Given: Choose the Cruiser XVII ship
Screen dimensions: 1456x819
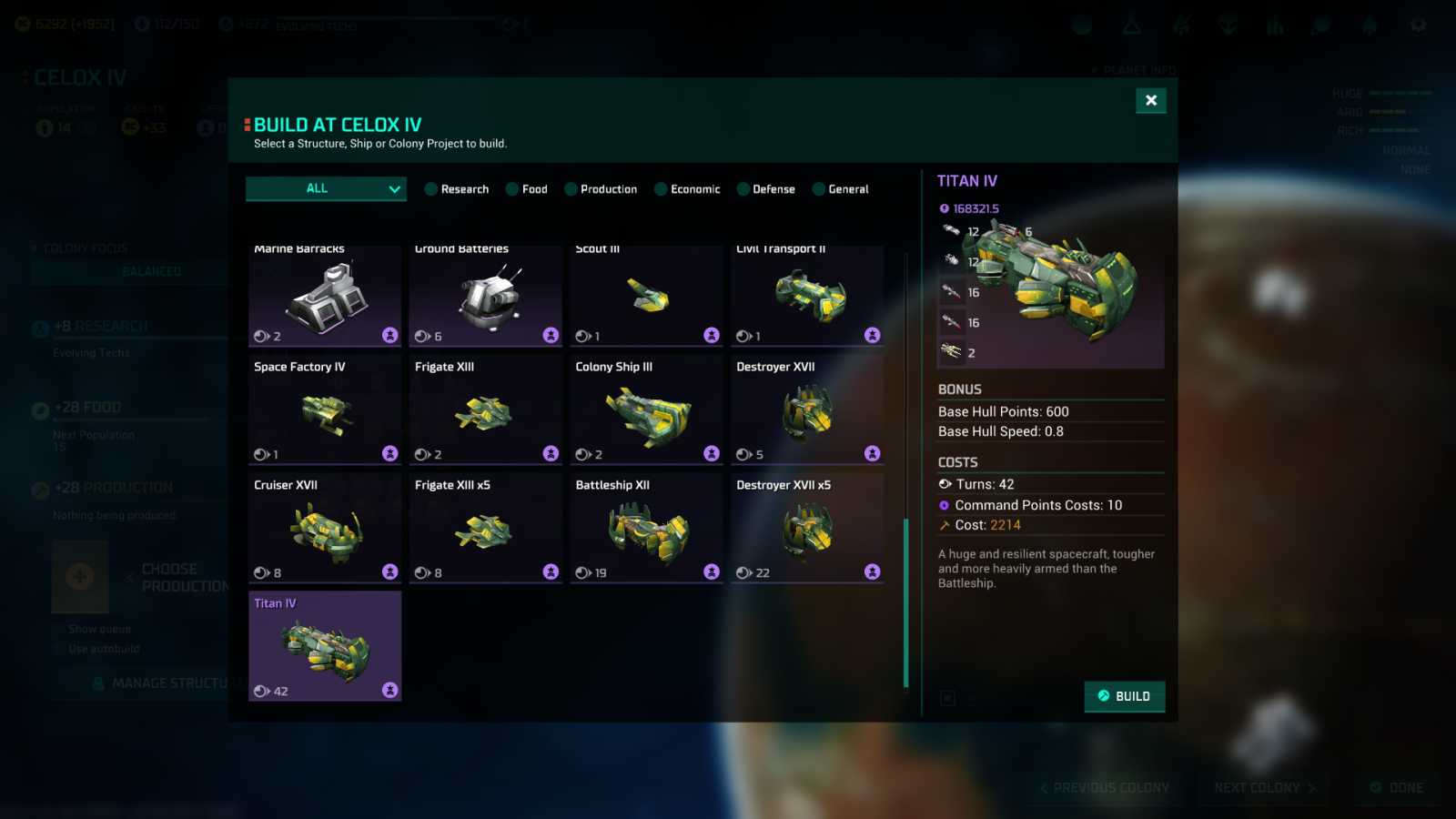Looking at the screenshot, I should (325, 528).
